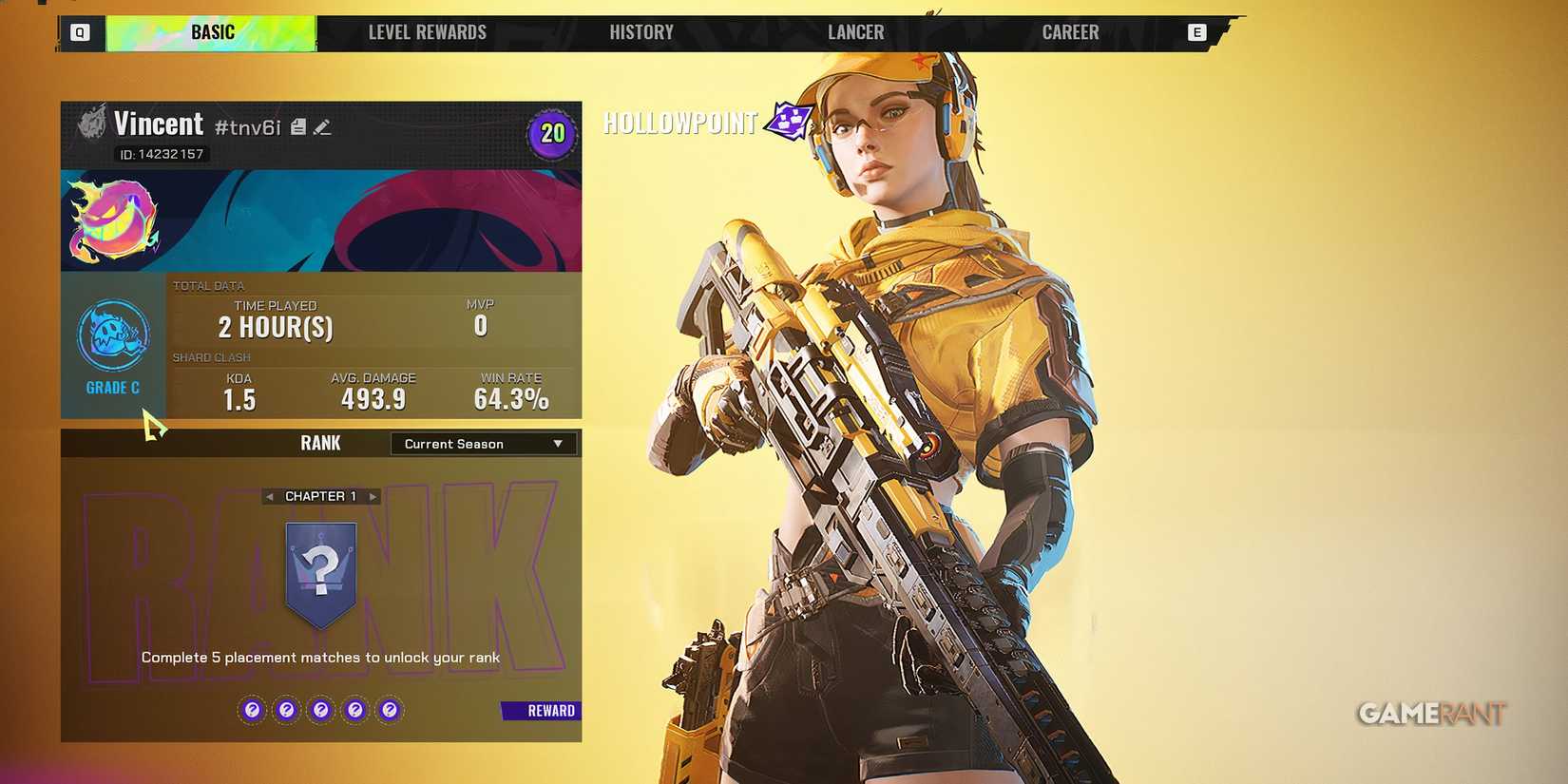This screenshot has width=1568, height=784.
Task: Click the third placement match circle
Action: 320,709
